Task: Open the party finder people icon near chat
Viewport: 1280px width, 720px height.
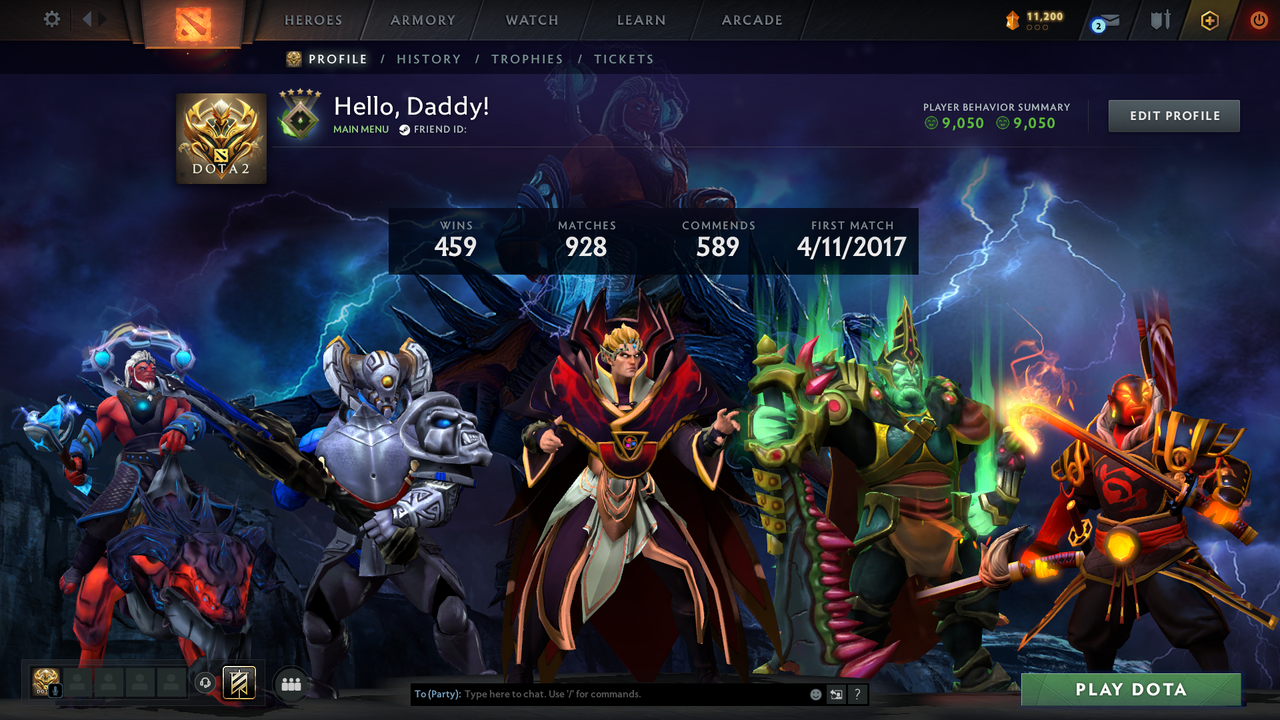Action: point(291,683)
